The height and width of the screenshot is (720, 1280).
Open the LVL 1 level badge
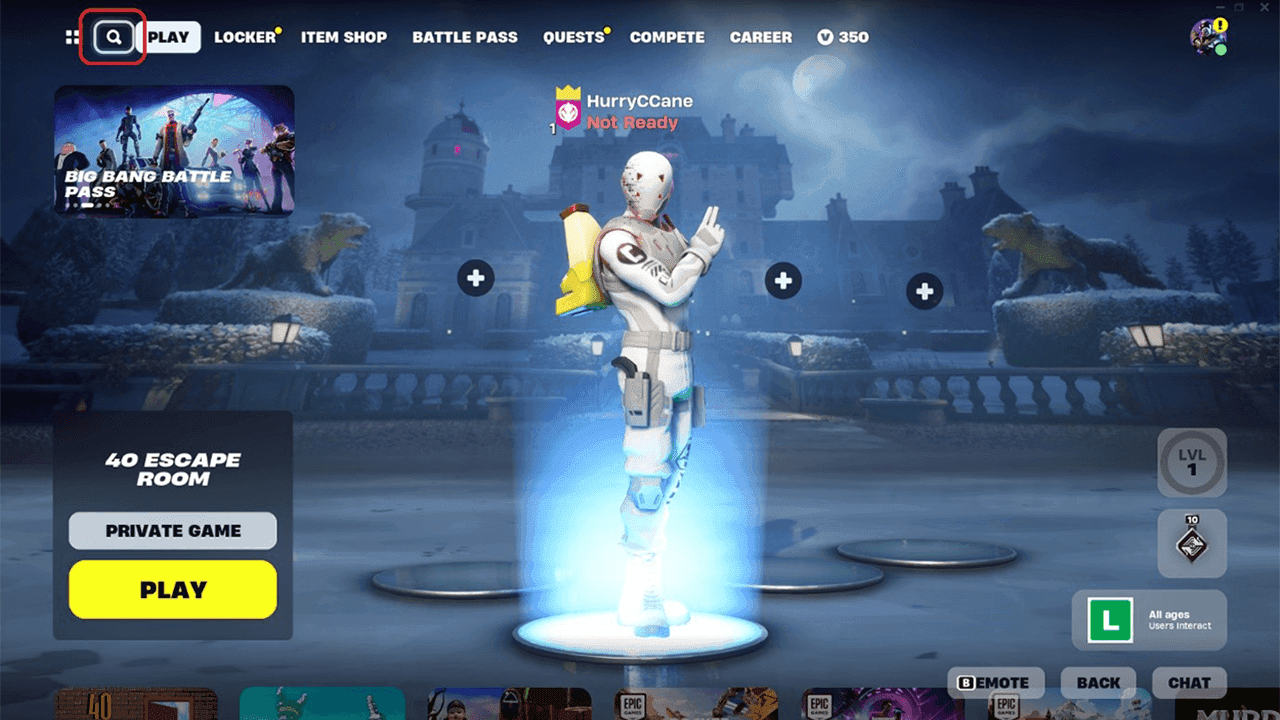[x=1192, y=463]
